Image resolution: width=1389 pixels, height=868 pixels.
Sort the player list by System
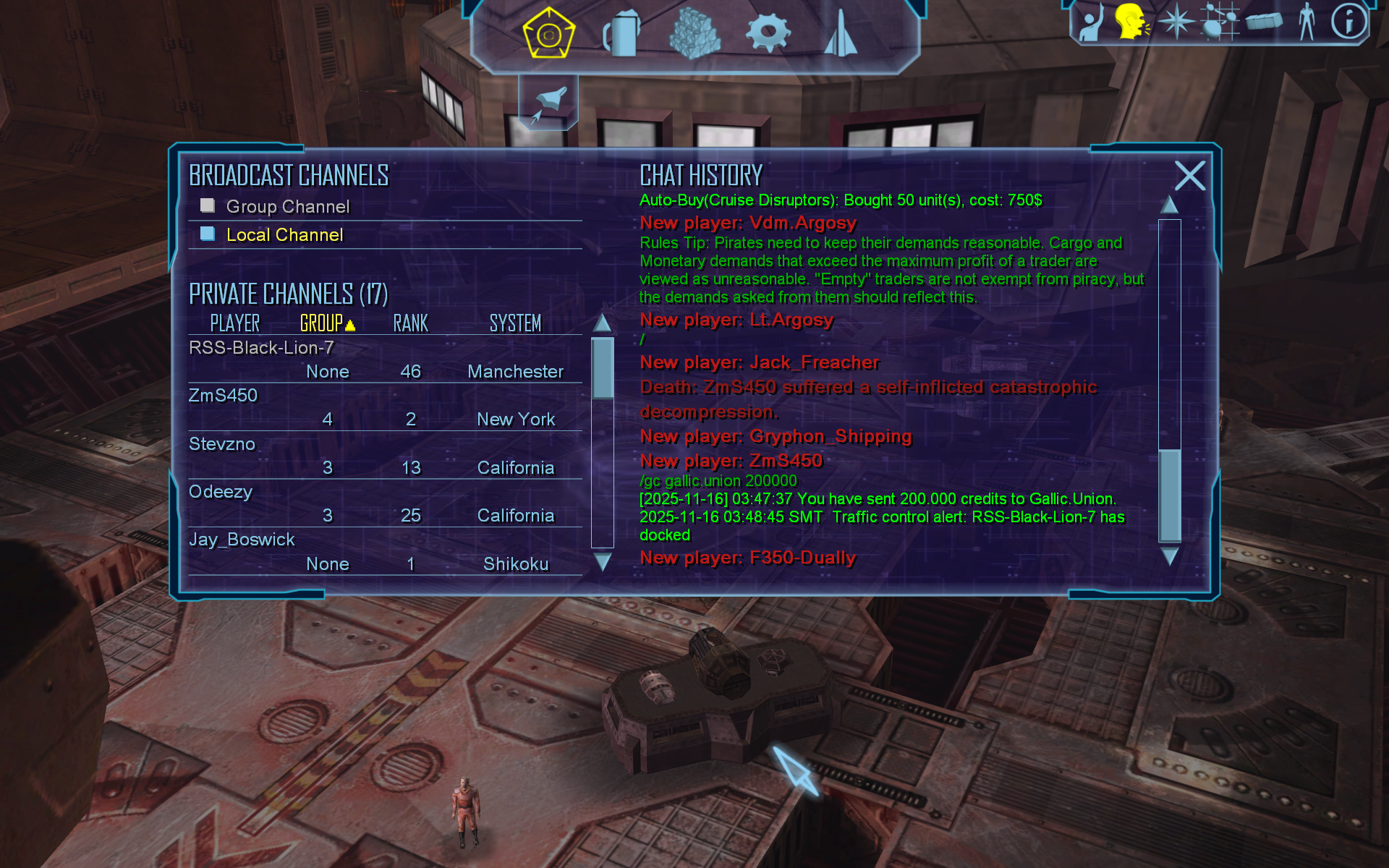tap(515, 323)
